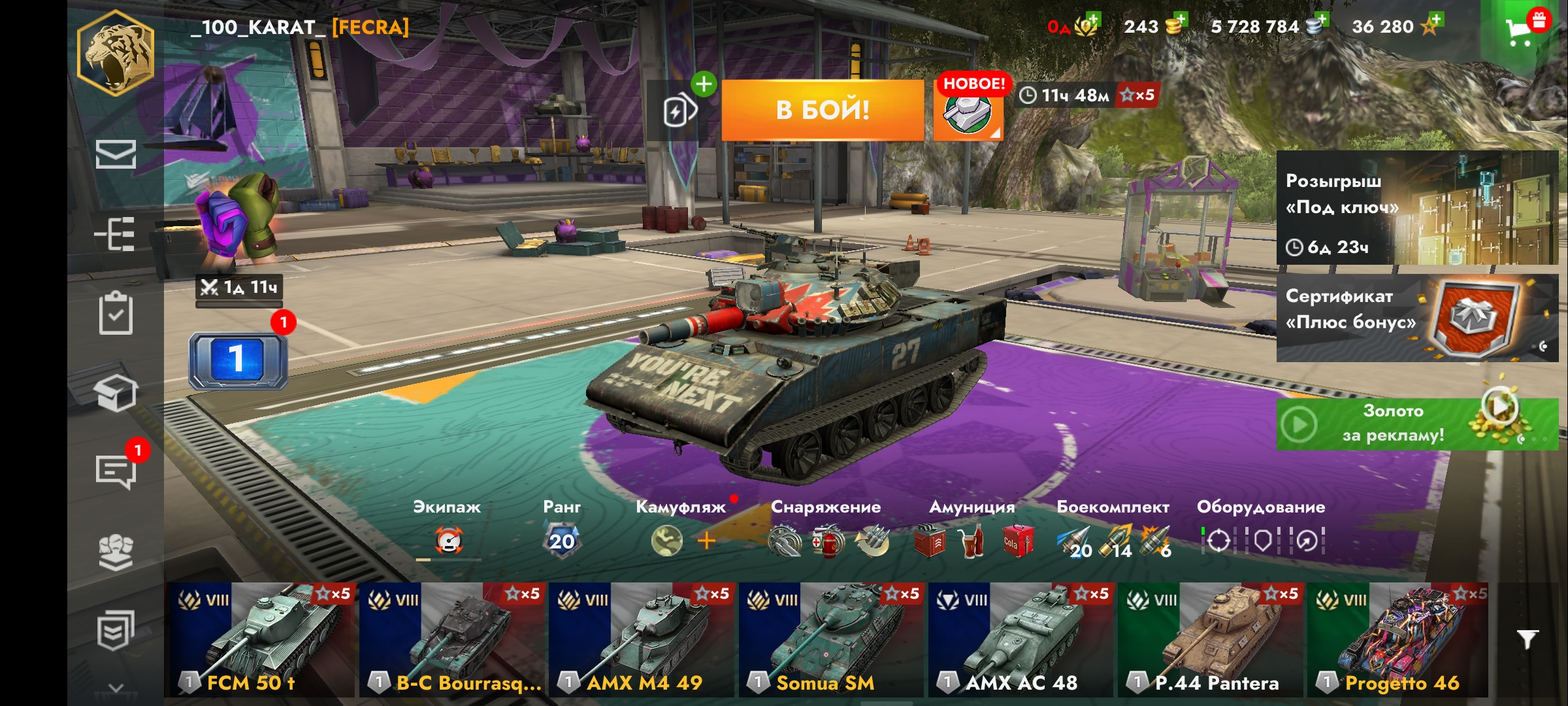Watch an ad via Золото за рекламу
This screenshot has height=706, width=1568.
coord(1416,424)
